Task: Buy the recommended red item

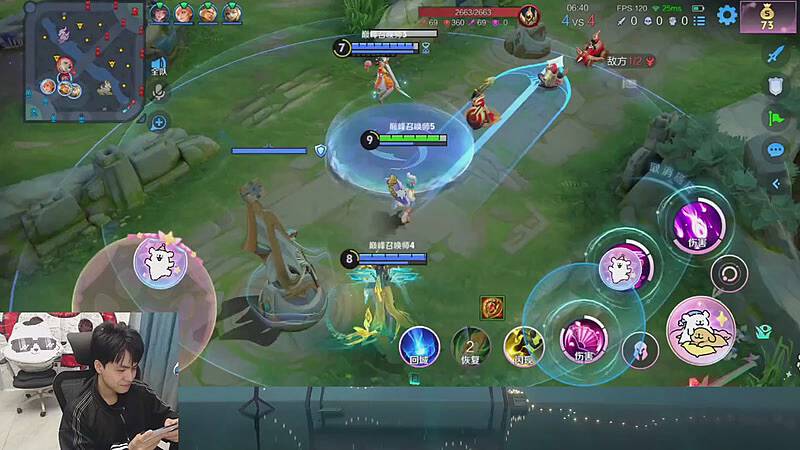Action: click(x=491, y=307)
